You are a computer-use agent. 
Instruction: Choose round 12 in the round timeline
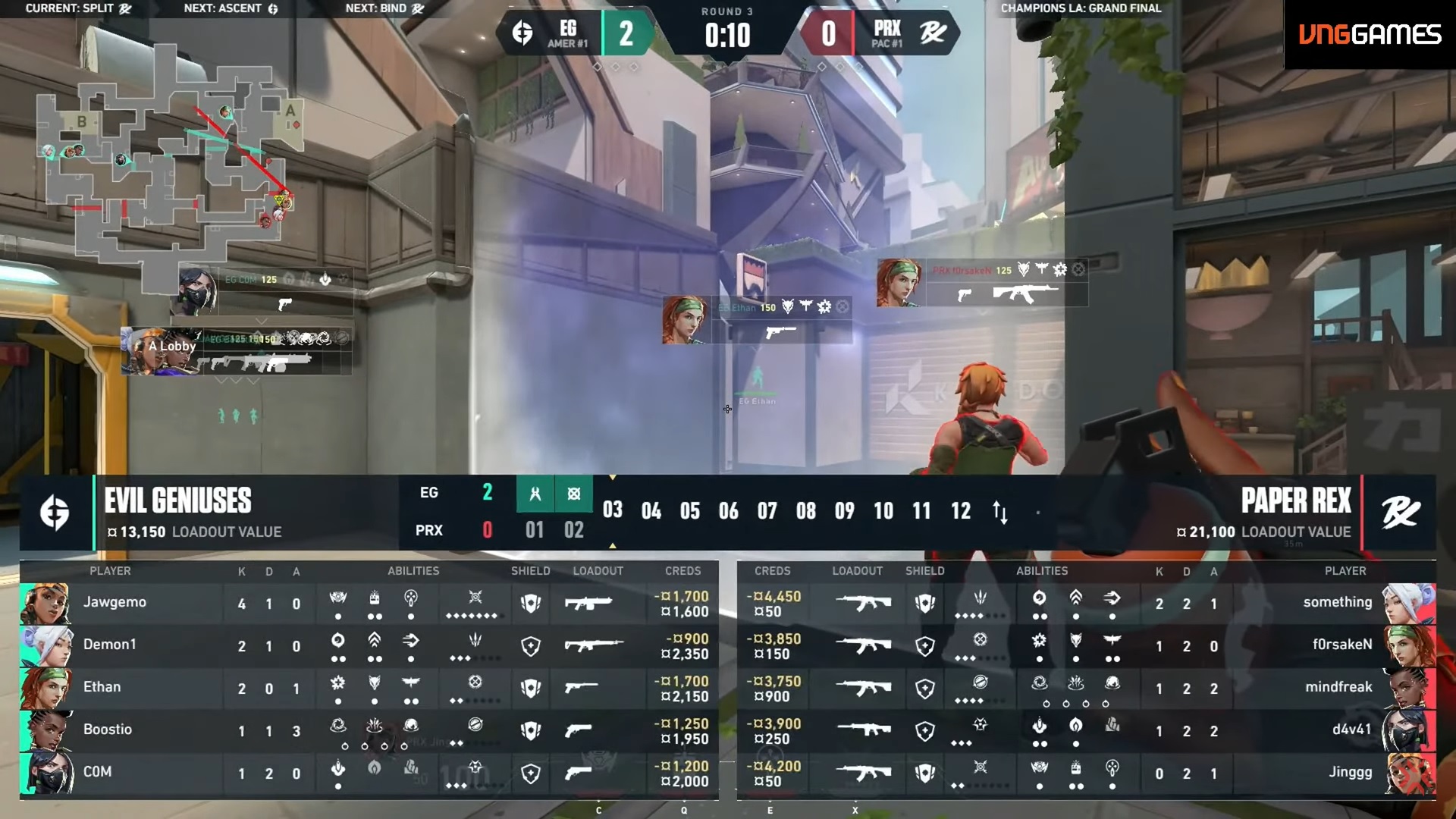click(x=960, y=511)
